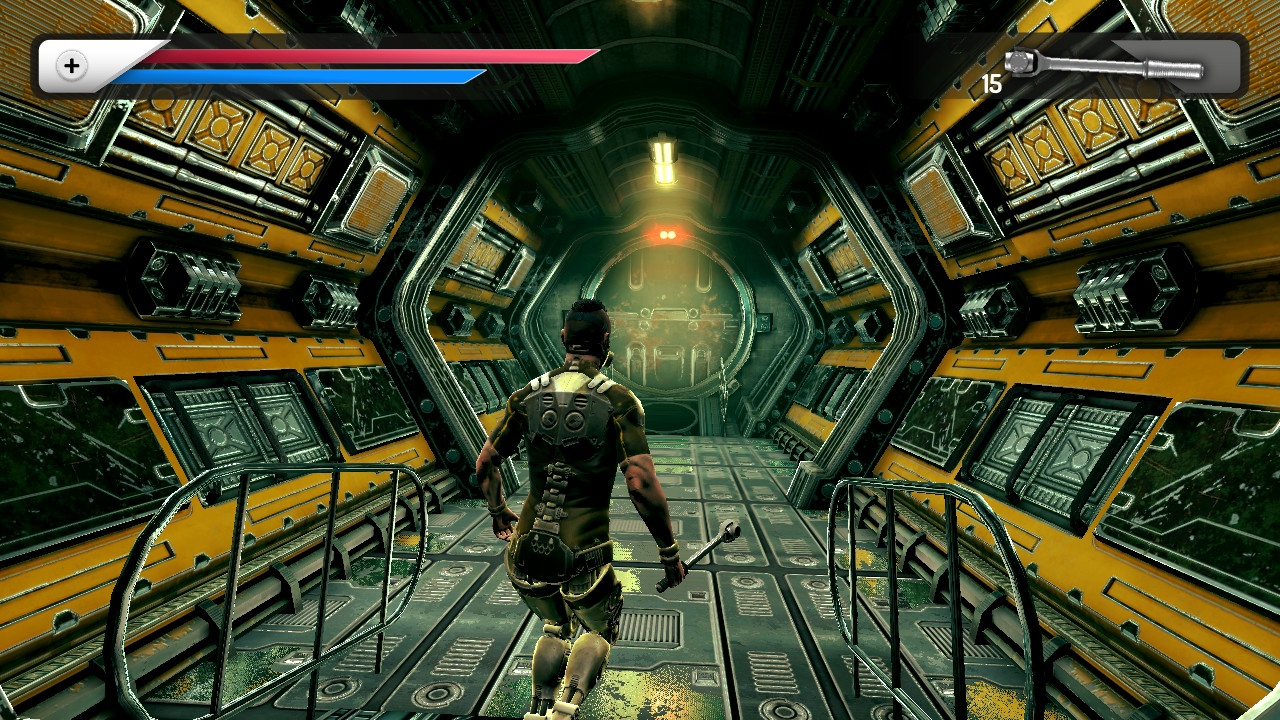Click the plus button beside the health bar

pyautogui.click(x=72, y=66)
